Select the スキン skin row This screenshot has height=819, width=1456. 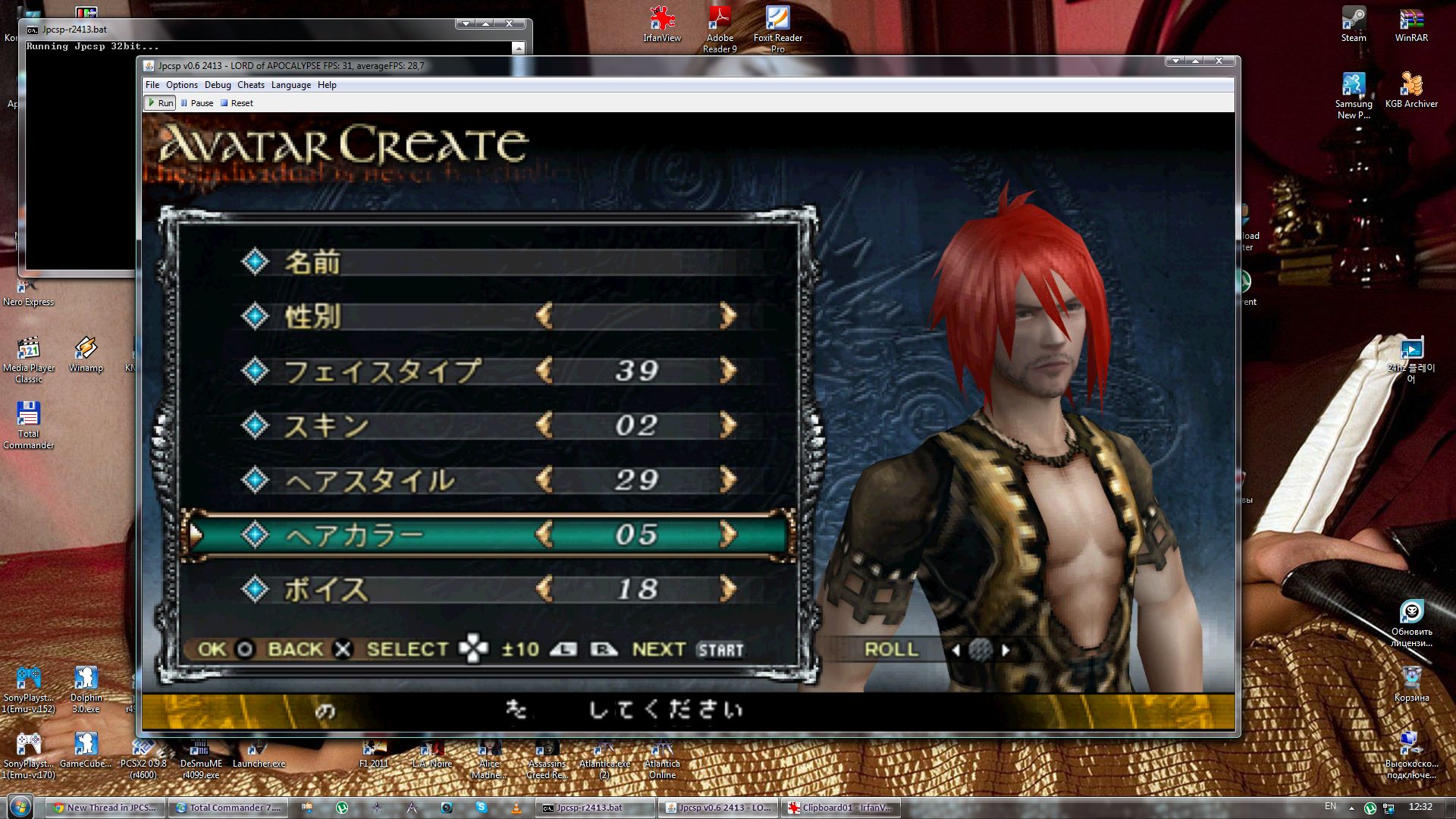coord(326,425)
